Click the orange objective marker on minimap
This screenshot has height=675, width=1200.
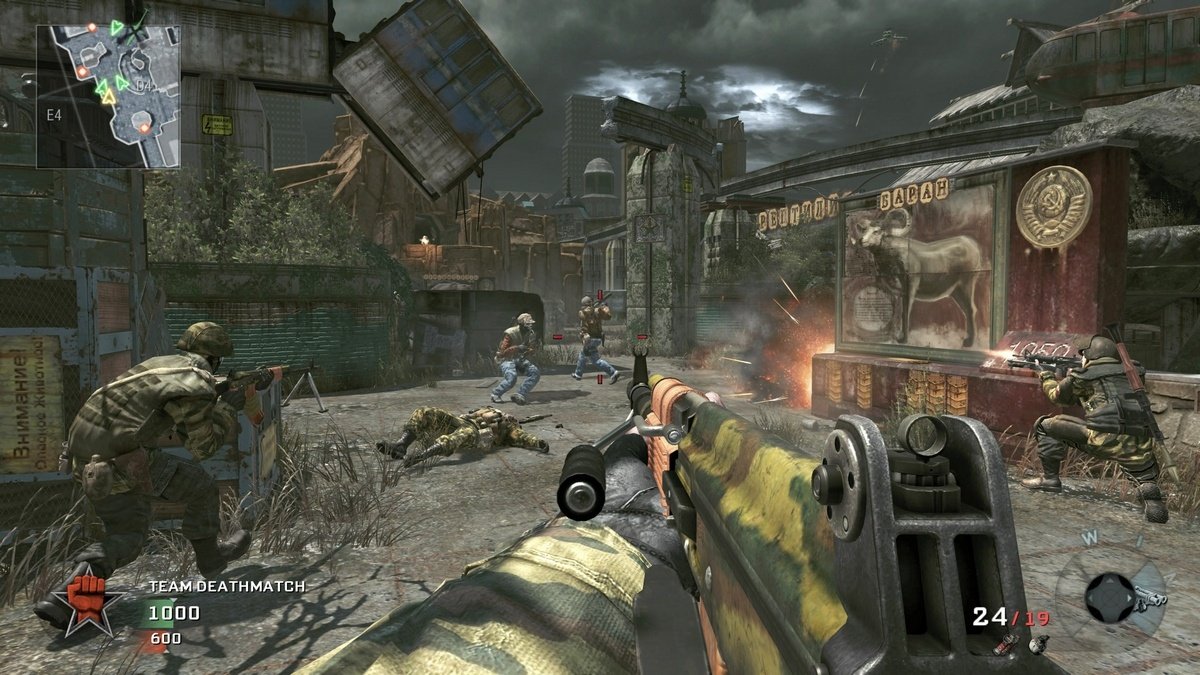[145, 127]
